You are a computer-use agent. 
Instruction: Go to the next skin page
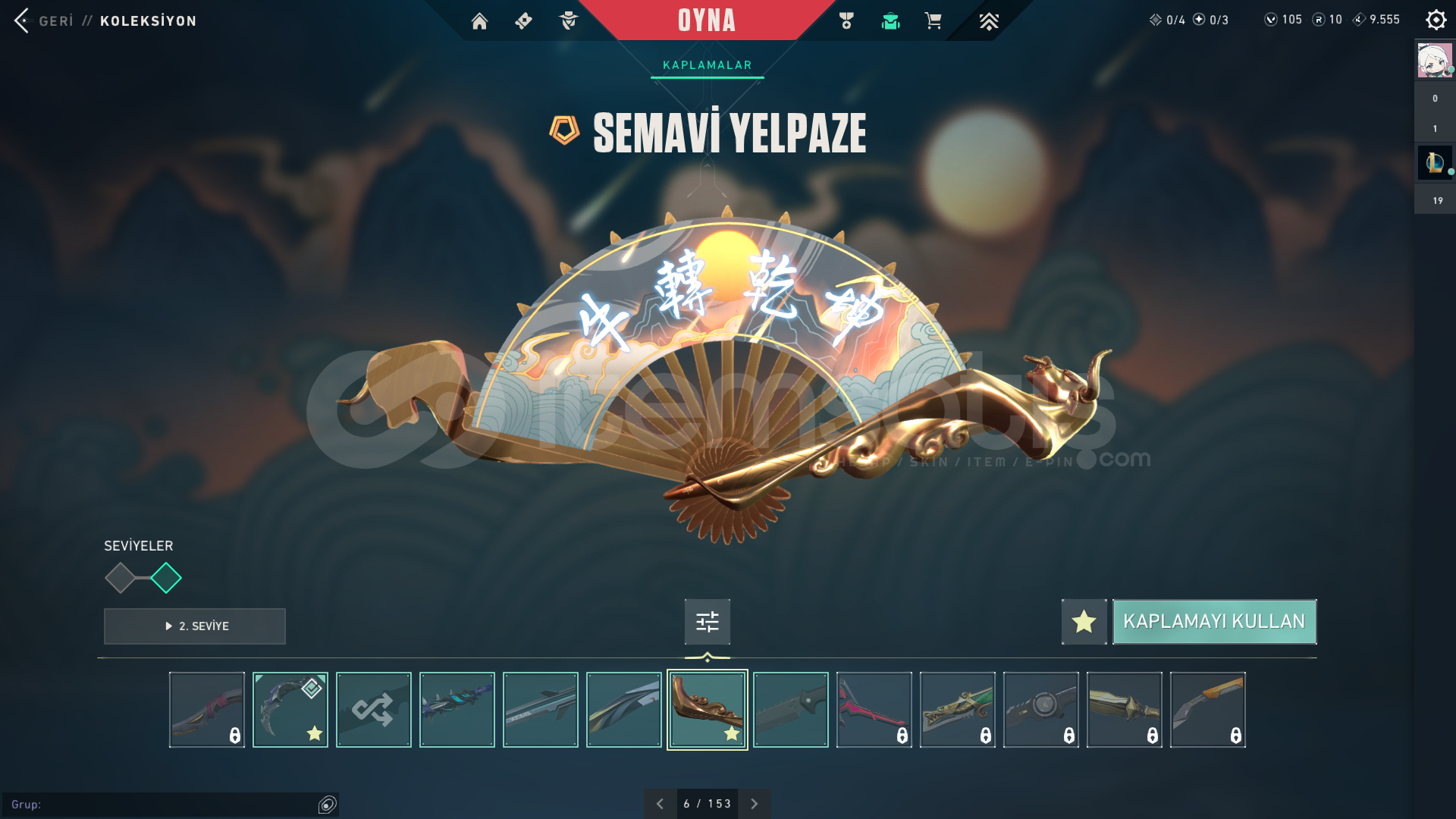754,804
